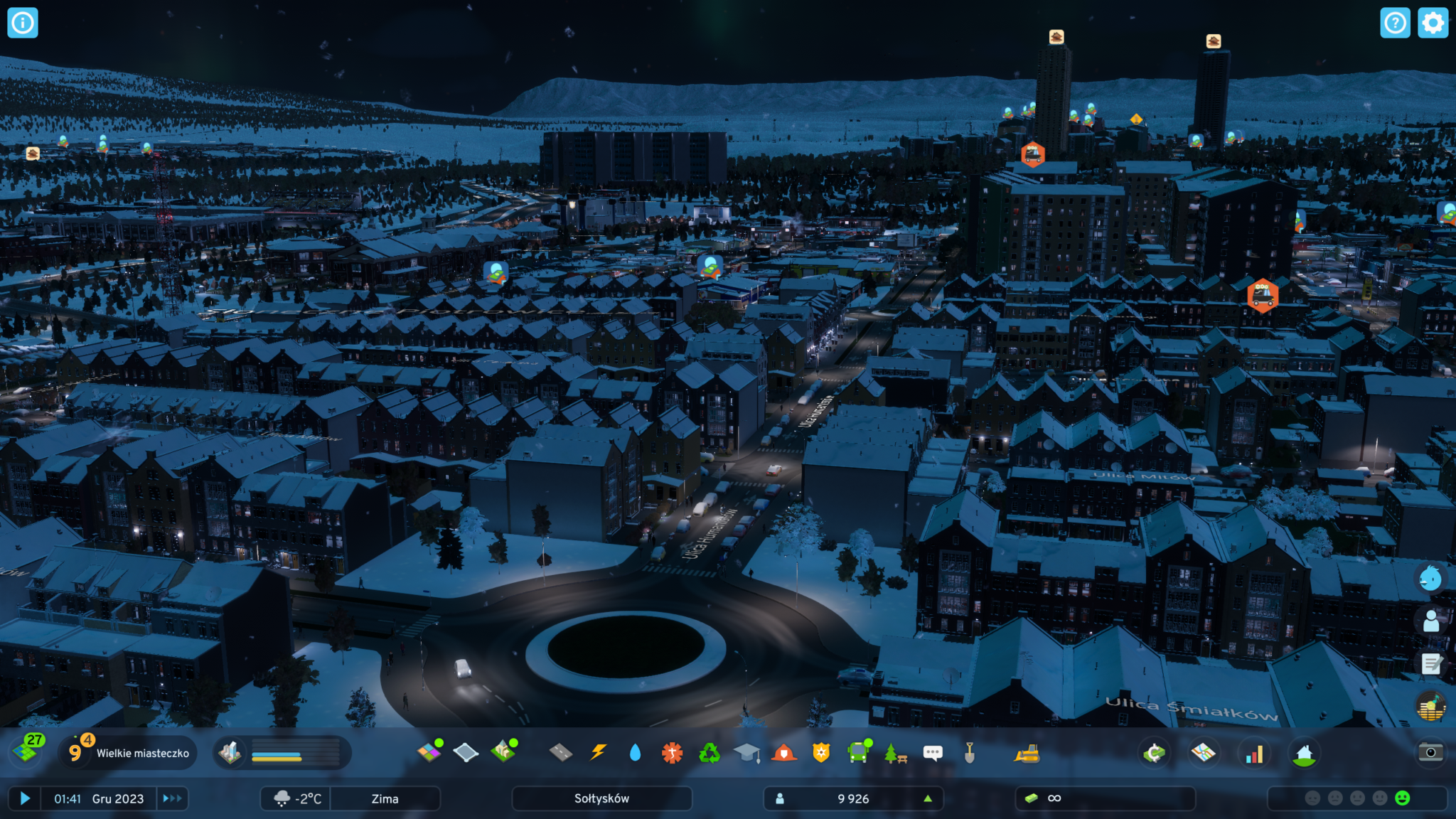Open the public transport bus menu
Viewport: 1456px width, 819px height.
[858, 752]
